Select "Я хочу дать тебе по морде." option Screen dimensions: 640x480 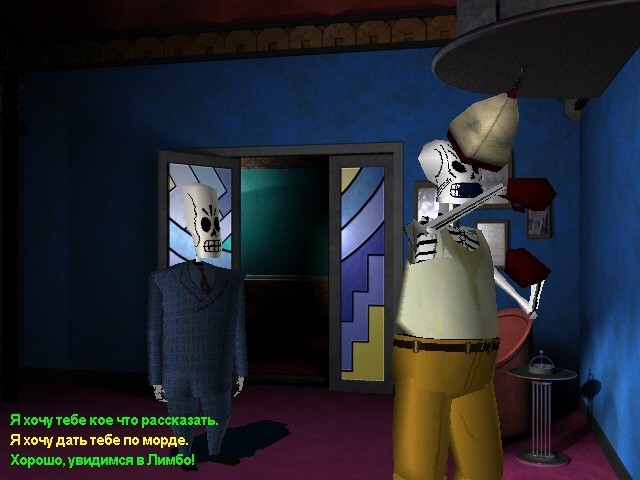click(99, 440)
